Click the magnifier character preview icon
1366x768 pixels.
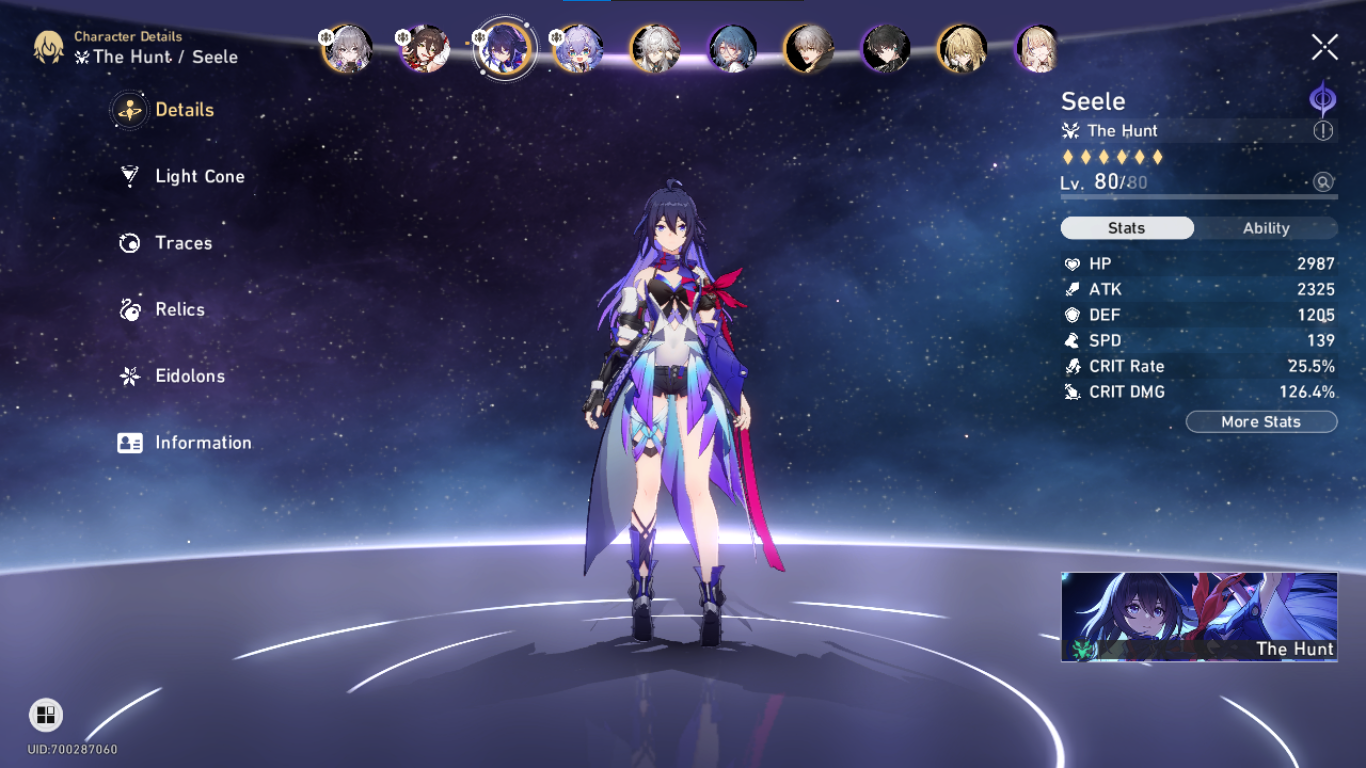tap(1323, 184)
